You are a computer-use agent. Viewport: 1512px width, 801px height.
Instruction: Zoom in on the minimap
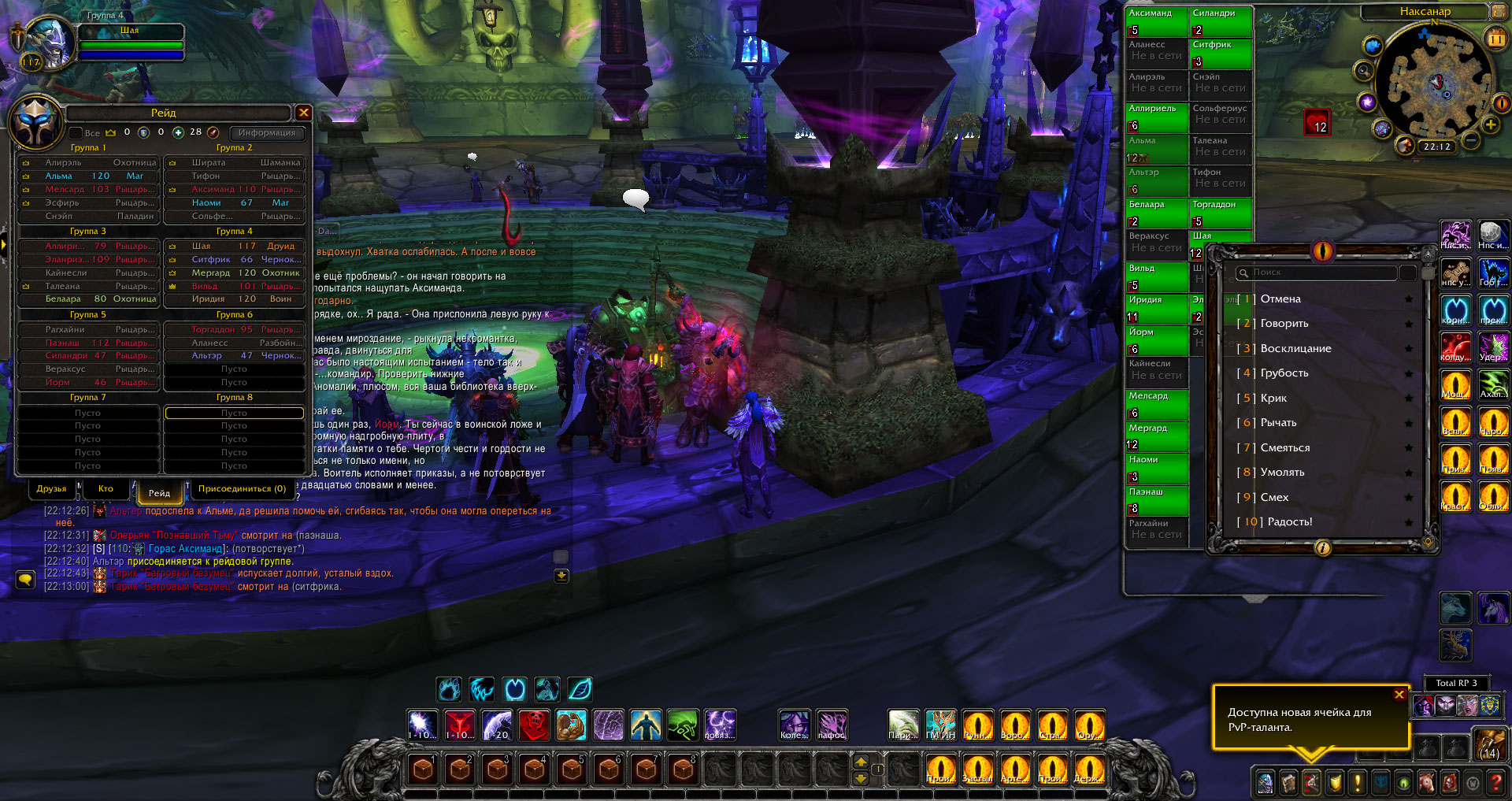(x=1491, y=124)
